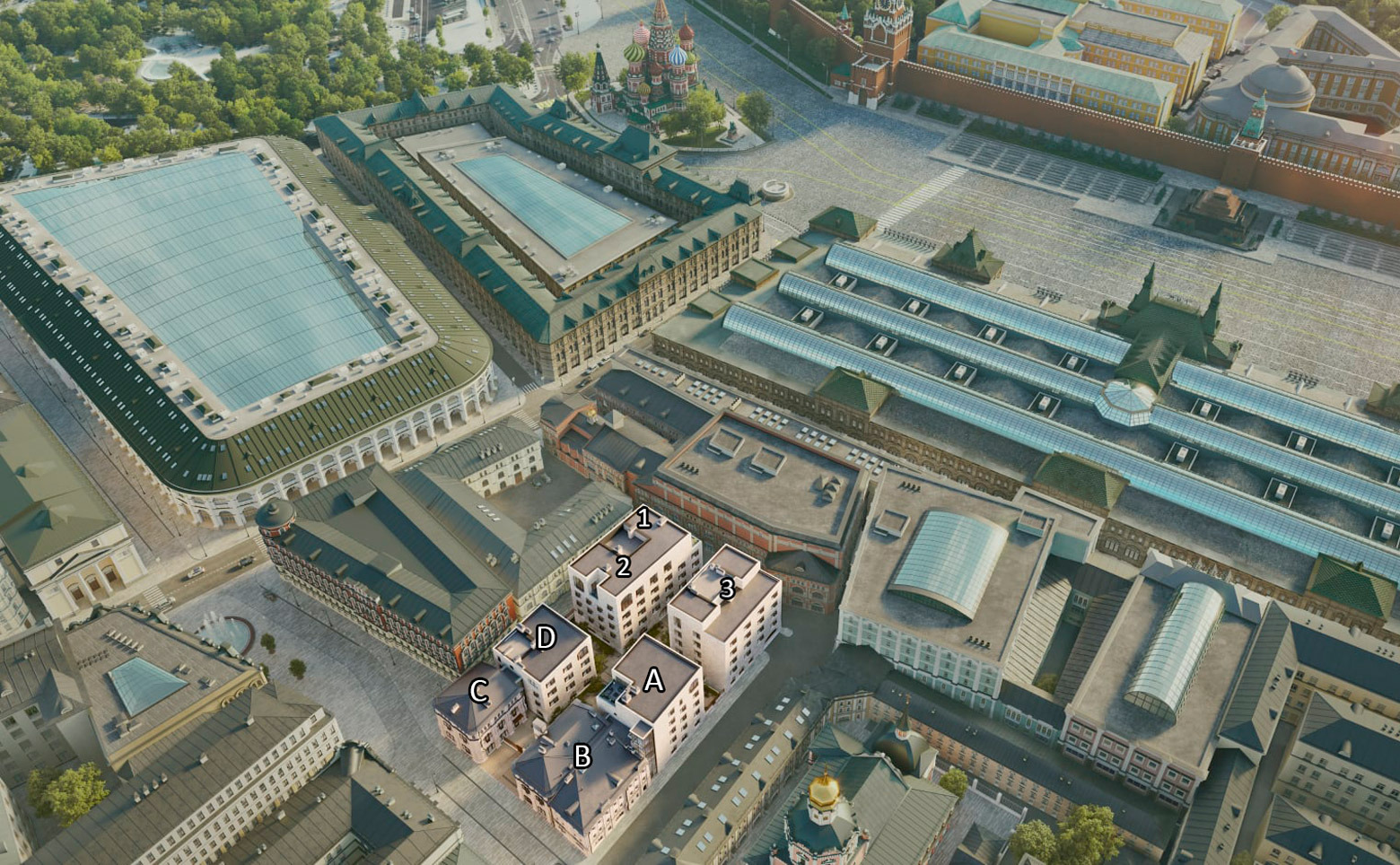Select the building labeled A

653,680
